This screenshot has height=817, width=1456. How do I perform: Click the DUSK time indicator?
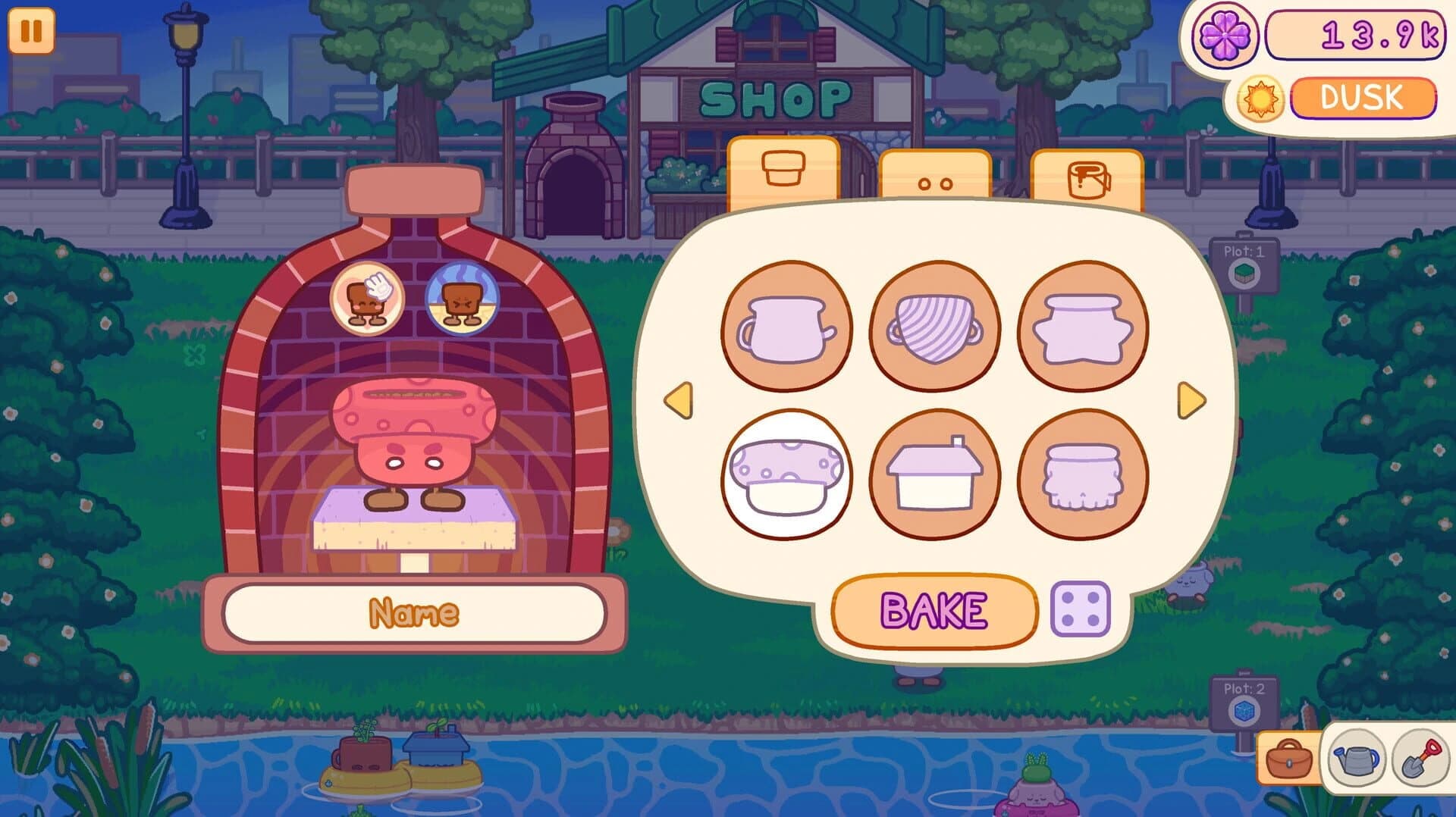1361,97
